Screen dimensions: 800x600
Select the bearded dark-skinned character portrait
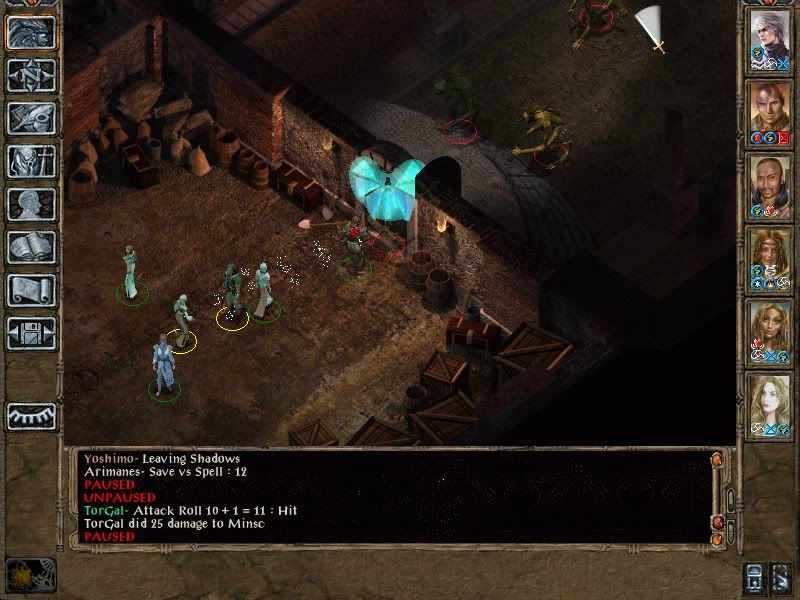770,187
